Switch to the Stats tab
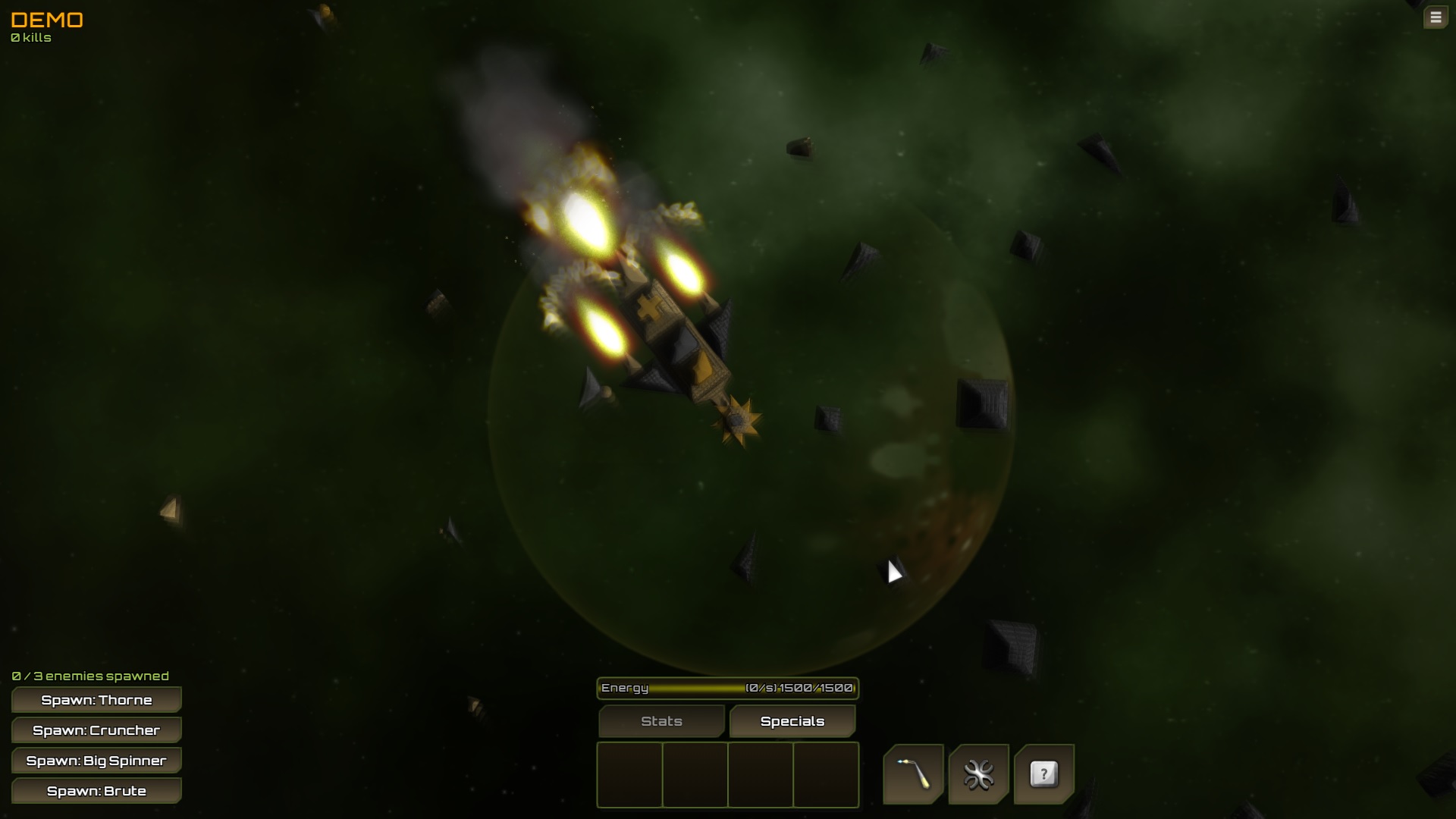The width and height of the screenshot is (1456, 819). [661, 721]
